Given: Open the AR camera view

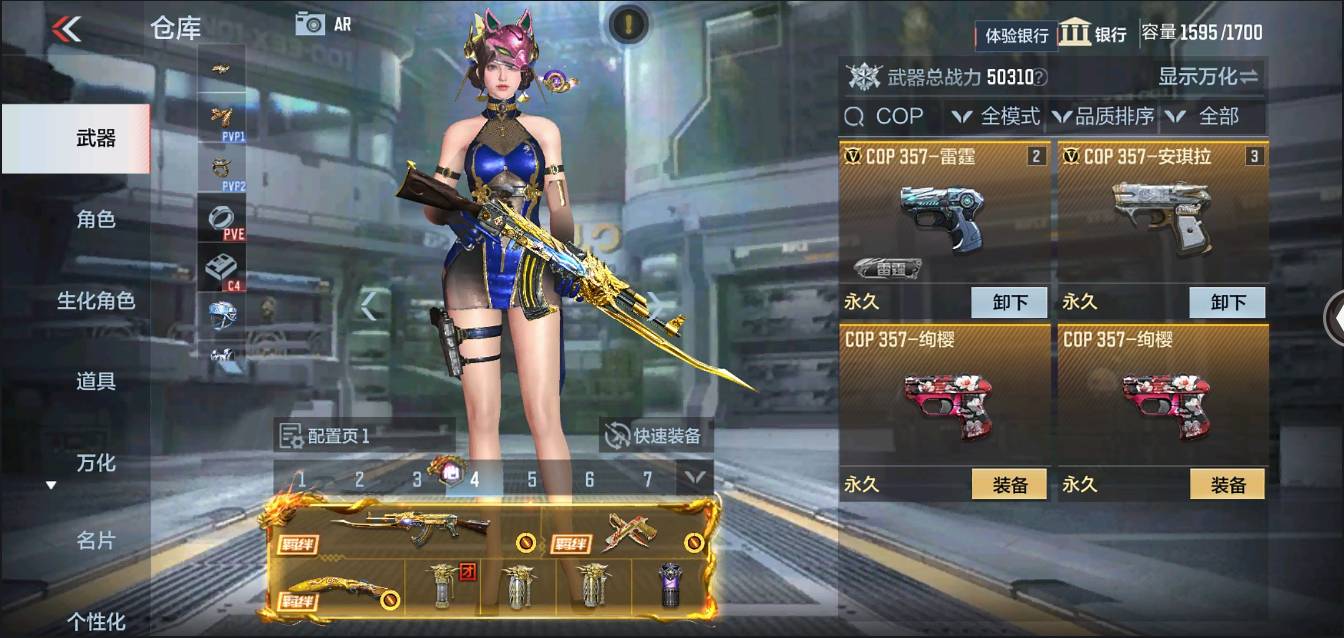Looking at the screenshot, I should 323,24.
